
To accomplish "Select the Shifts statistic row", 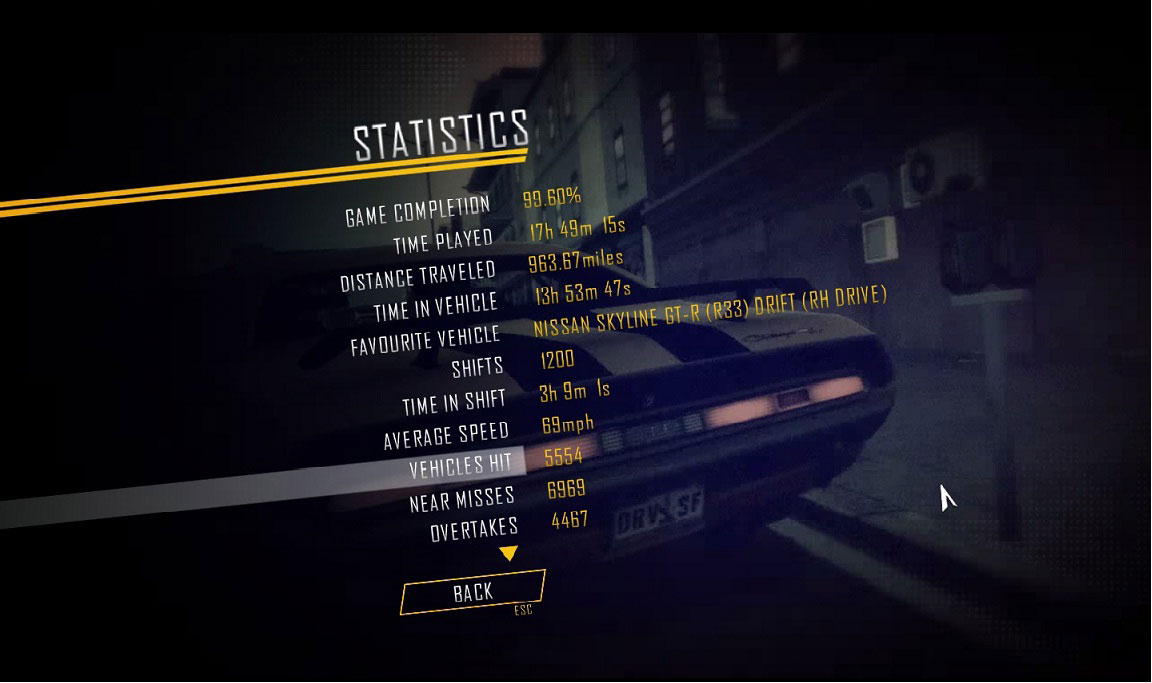I will pos(477,367).
